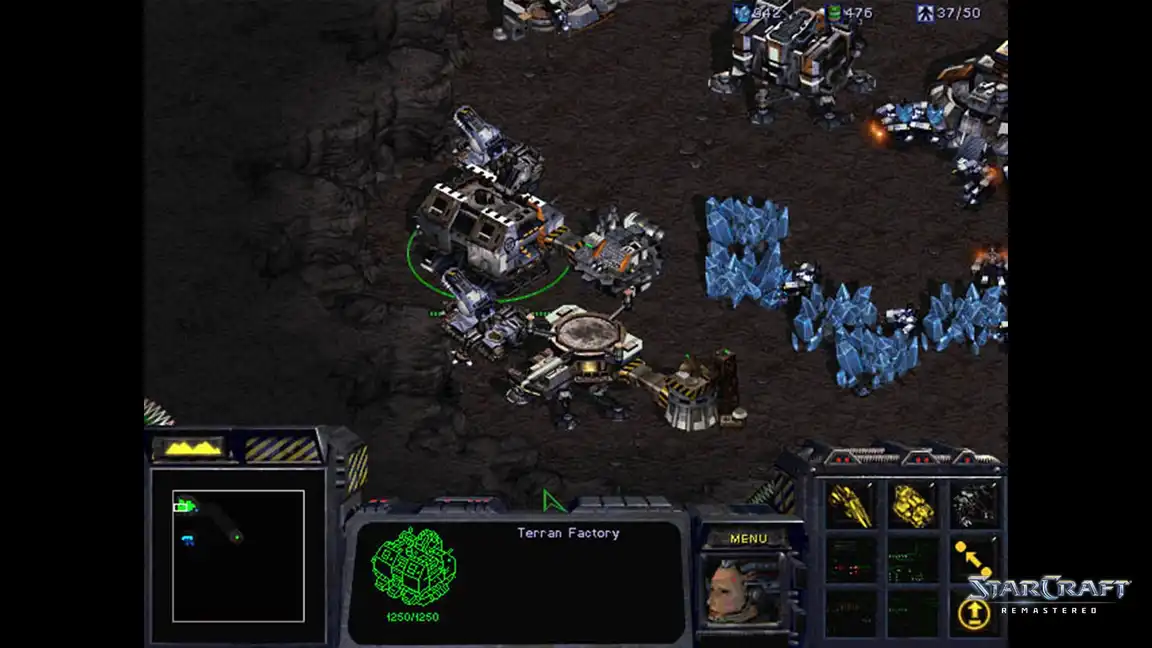
Task: Activate the Lift Off command
Action: tap(973, 612)
